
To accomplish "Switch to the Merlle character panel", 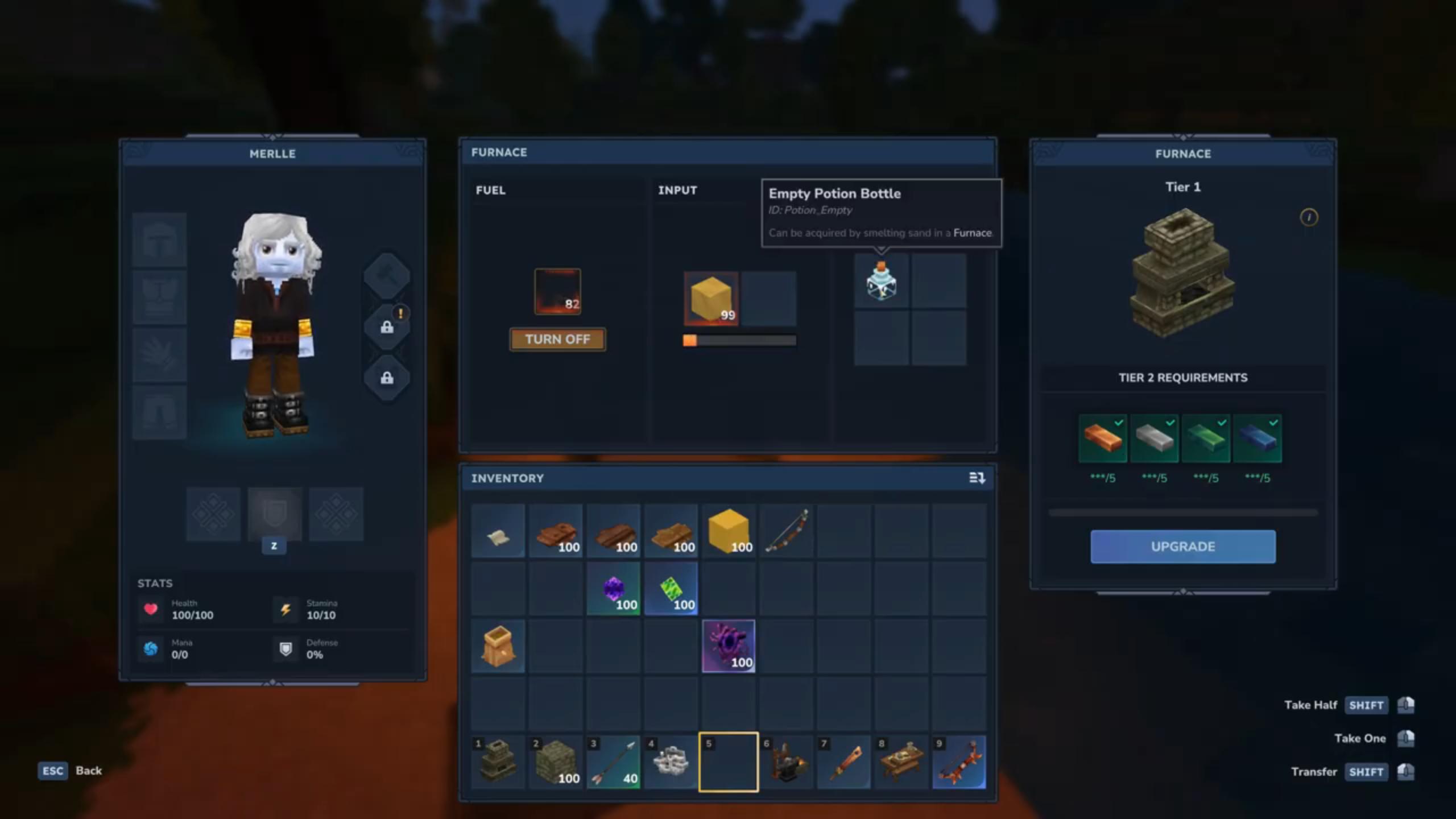I will (272, 154).
